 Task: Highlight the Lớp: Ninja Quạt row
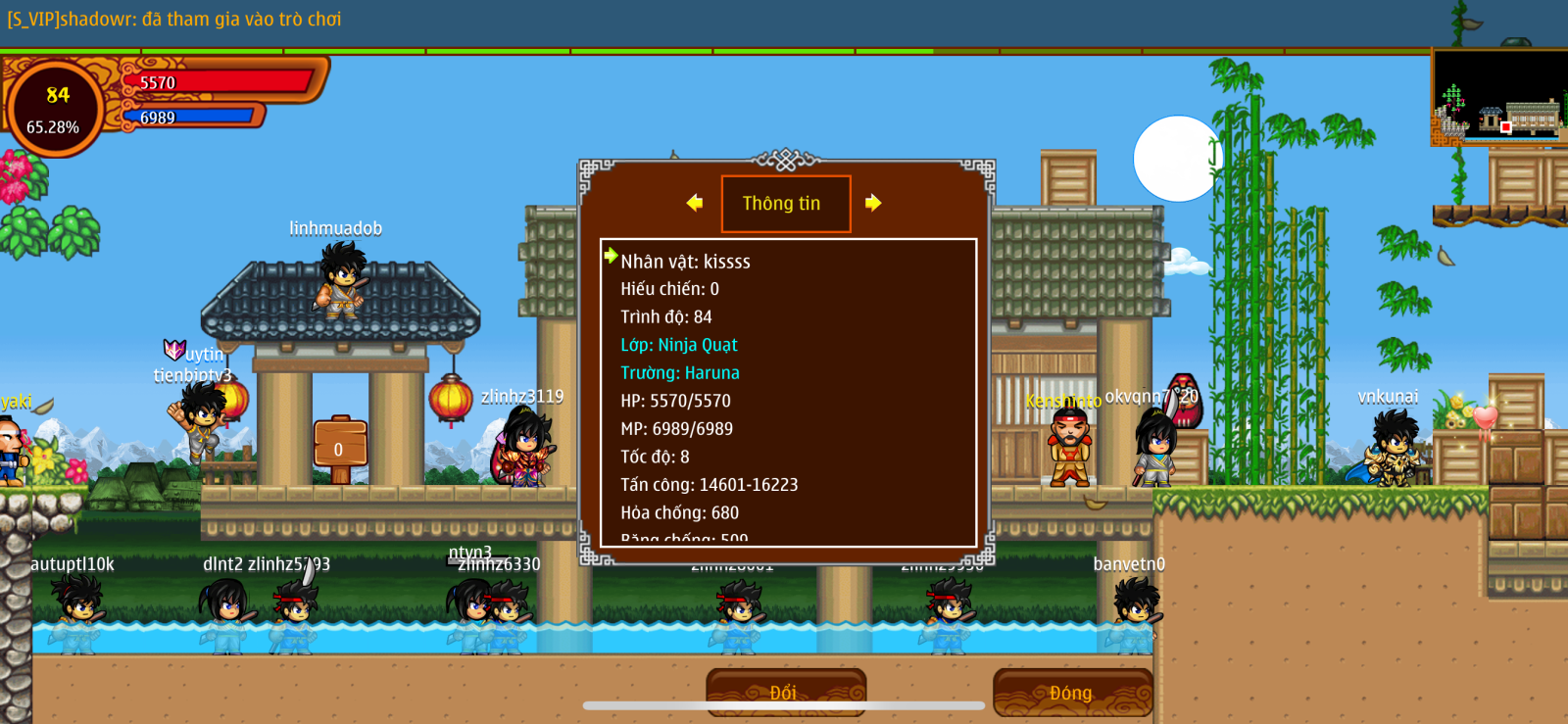[678, 345]
